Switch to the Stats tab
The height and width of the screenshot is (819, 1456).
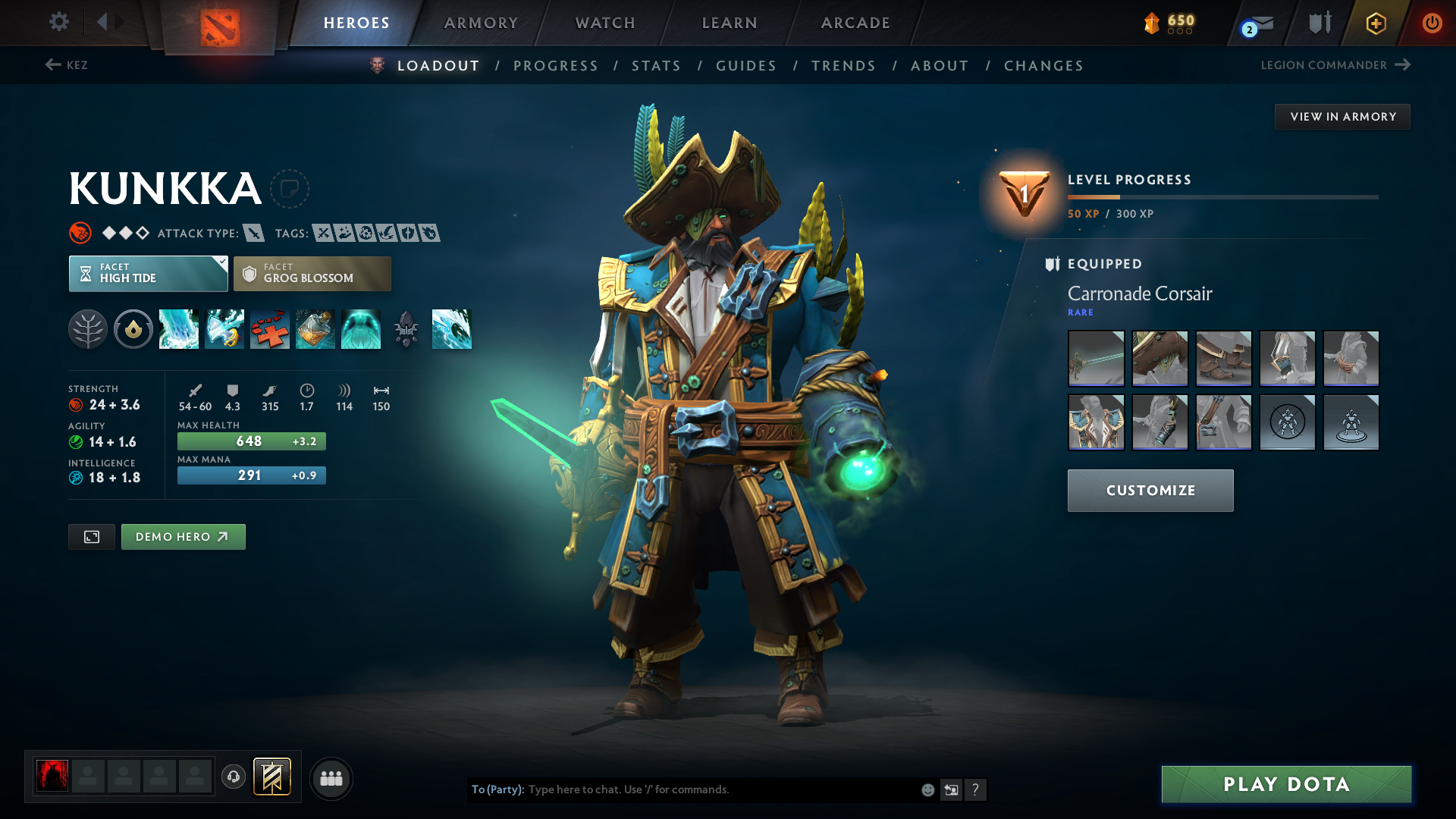coord(656,65)
